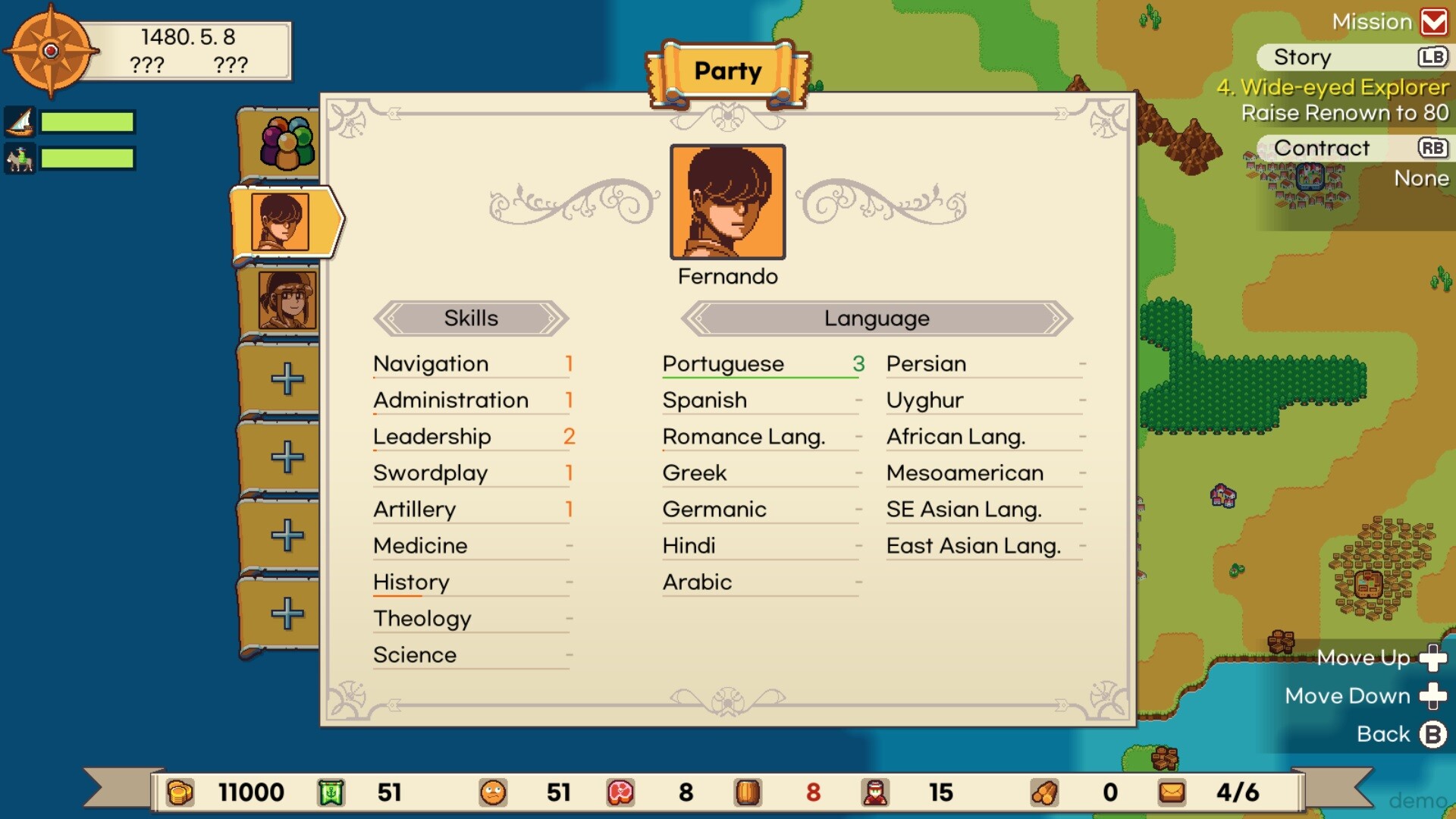Click the water barrel resource icon
The image size is (1456, 819).
tap(749, 793)
